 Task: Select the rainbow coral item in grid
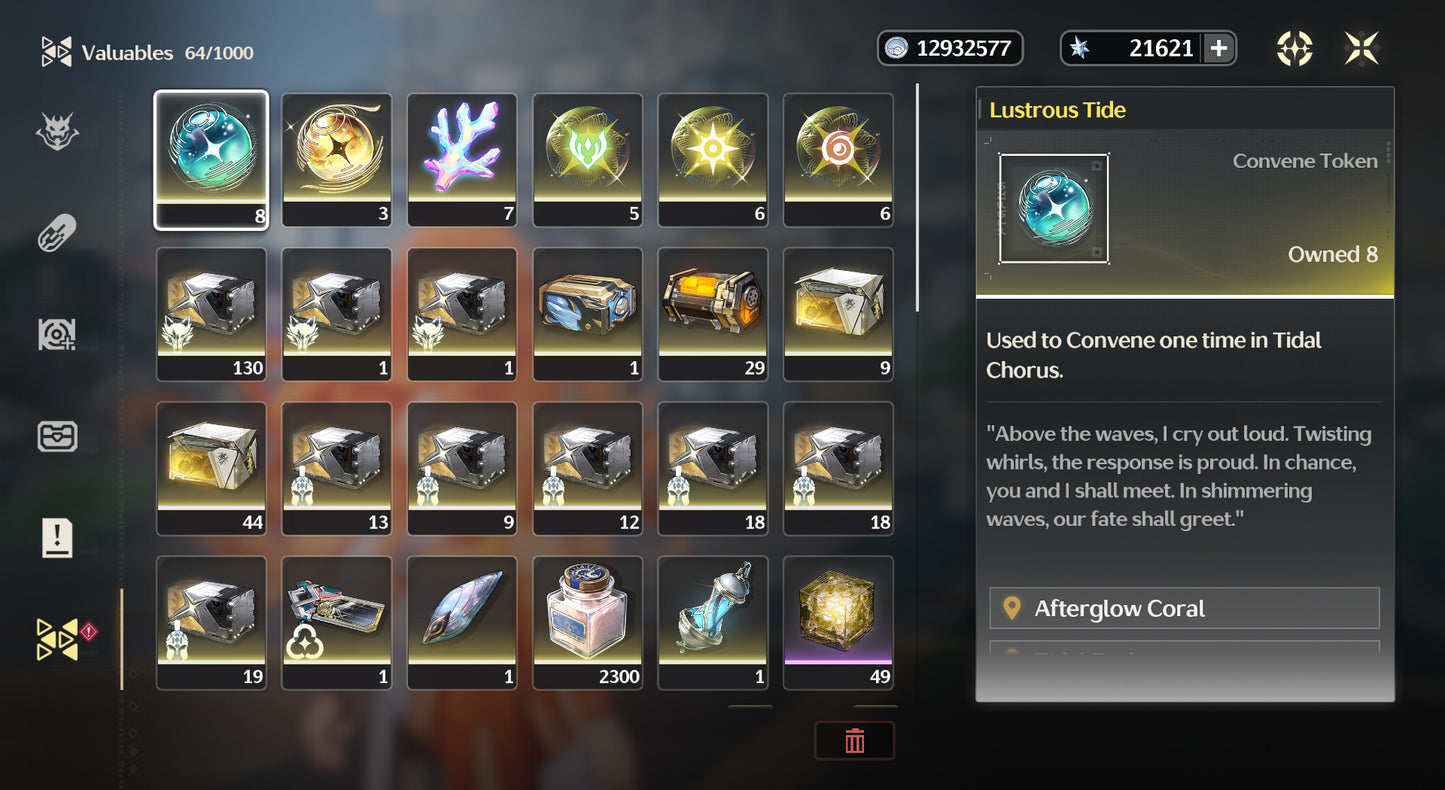pos(462,158)
